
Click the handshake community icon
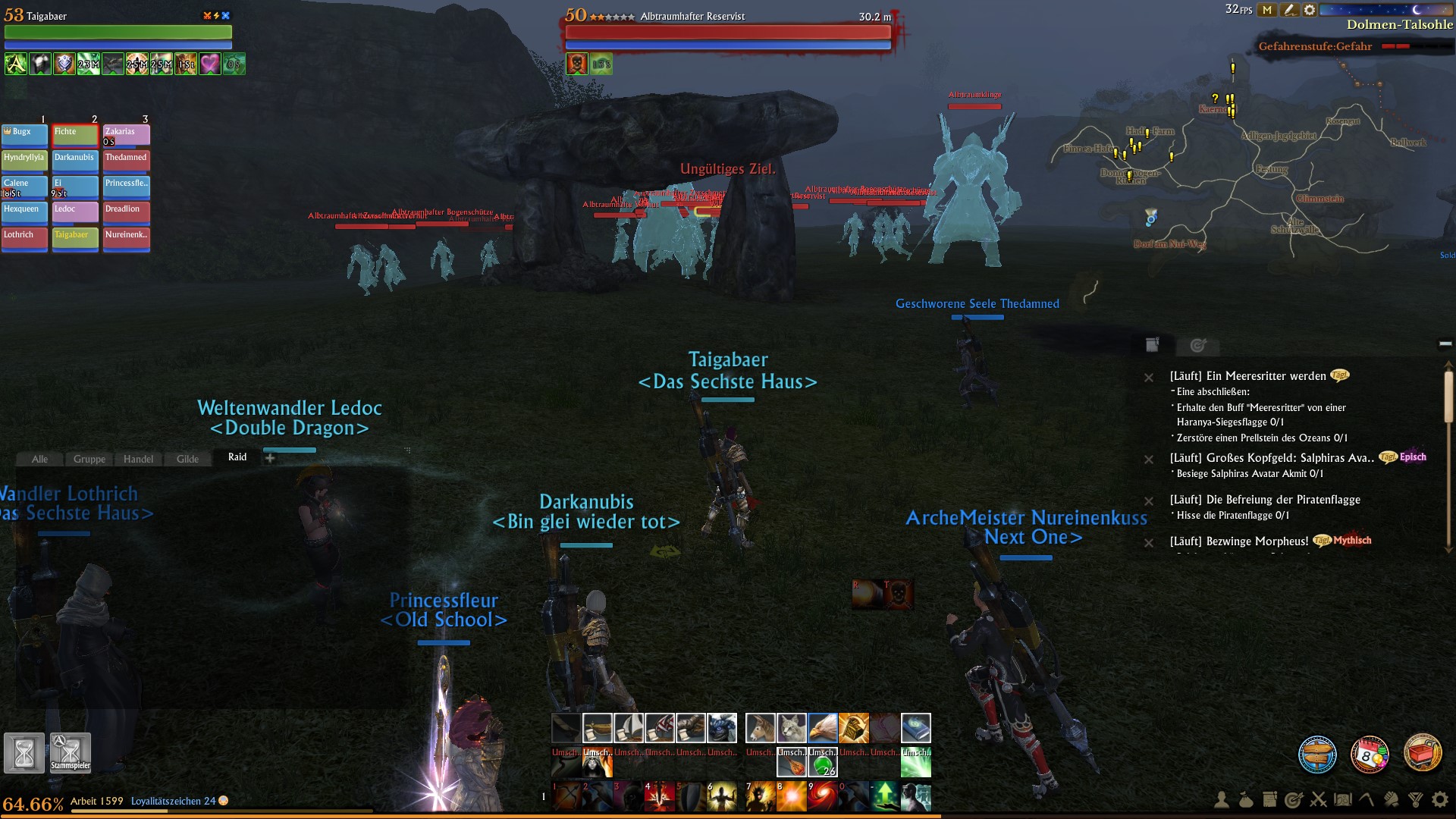(x=1389, y=799)
